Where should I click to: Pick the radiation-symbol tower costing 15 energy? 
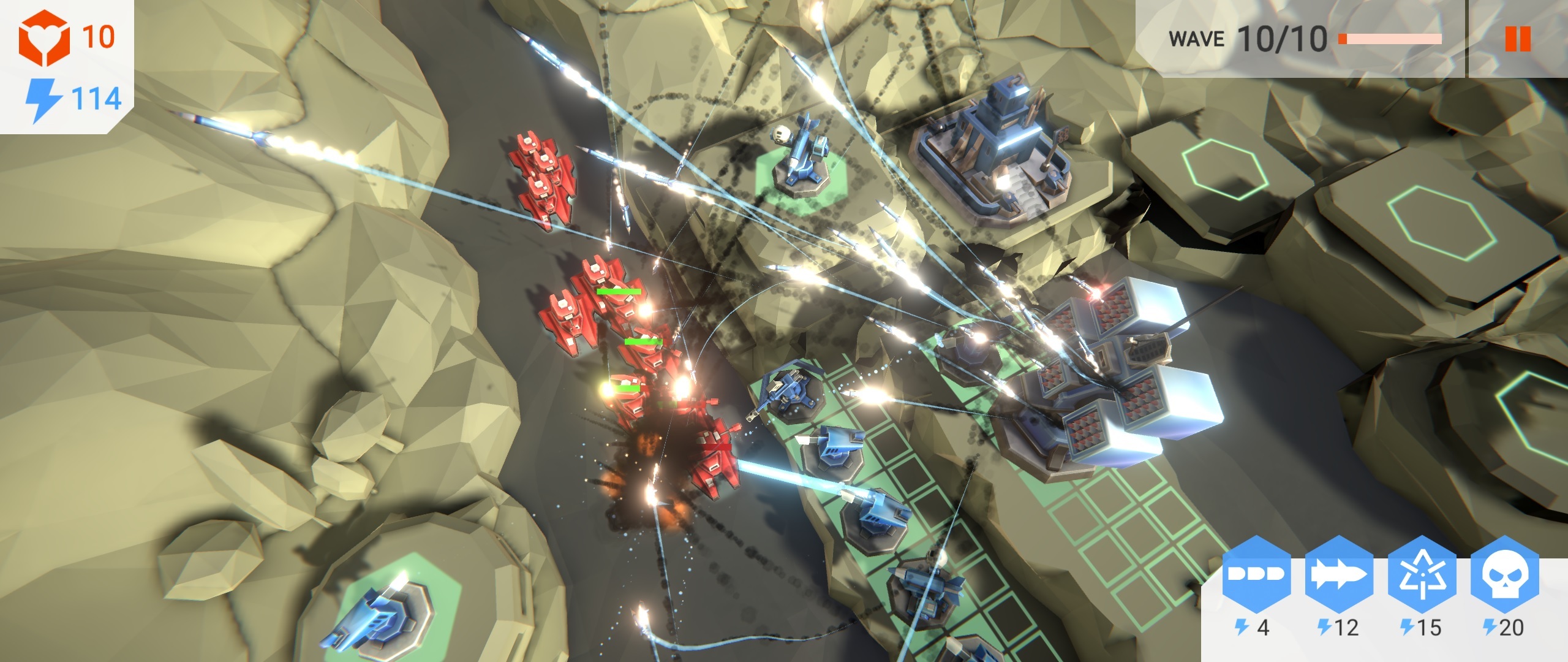(x=1422, y=574)
